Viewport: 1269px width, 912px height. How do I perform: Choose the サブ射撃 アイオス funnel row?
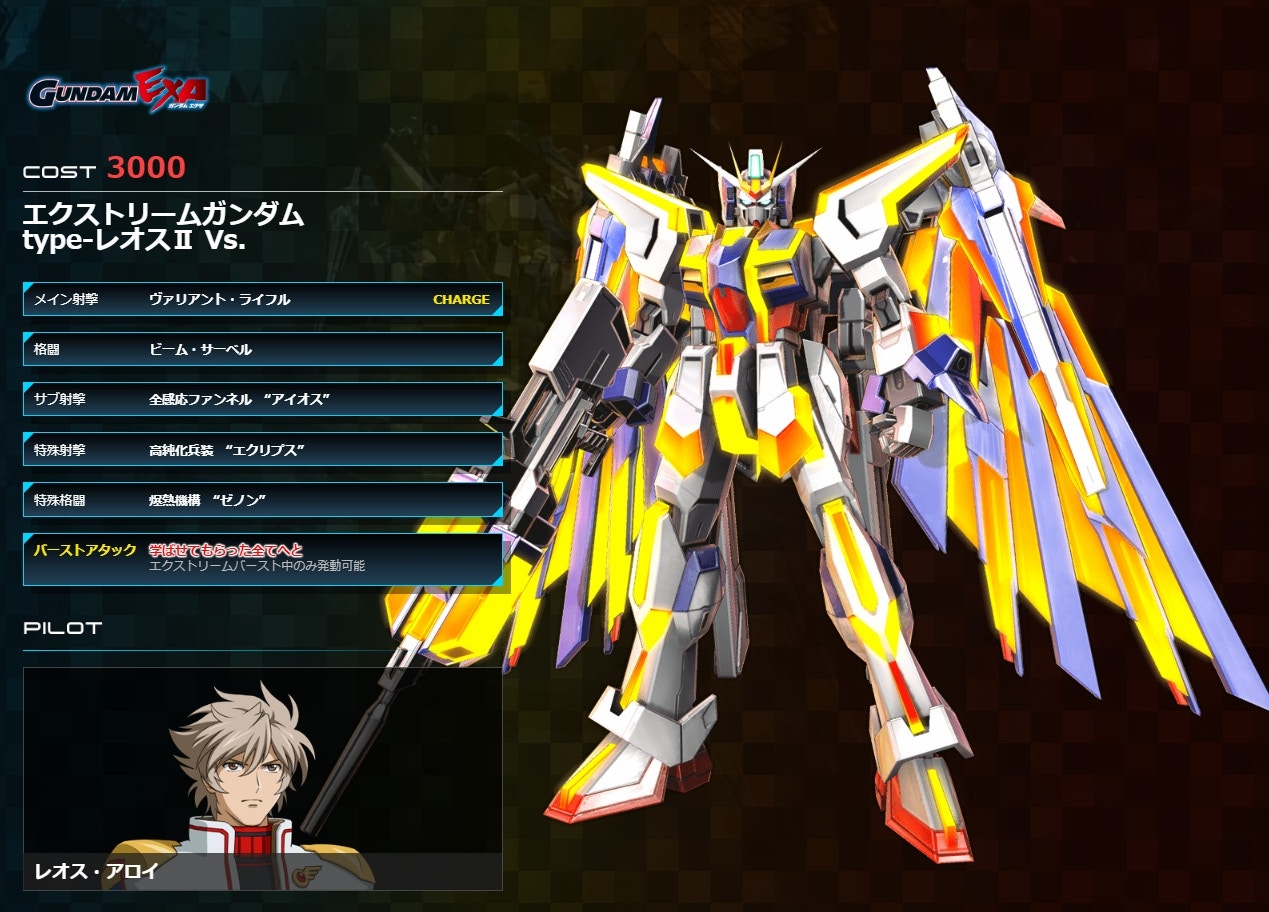pos(263,399)
